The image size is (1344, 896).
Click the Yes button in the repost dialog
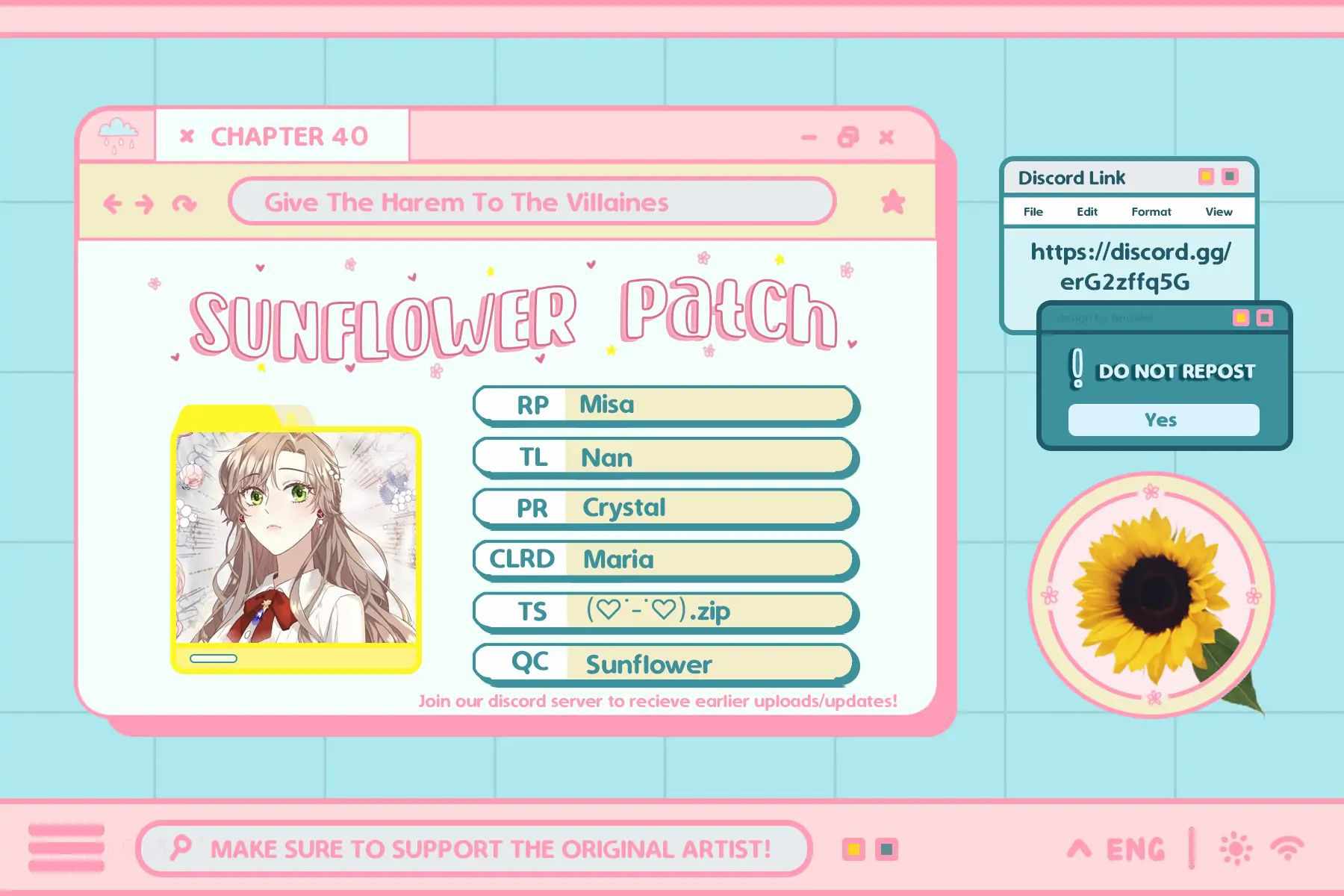point(1163,420)
